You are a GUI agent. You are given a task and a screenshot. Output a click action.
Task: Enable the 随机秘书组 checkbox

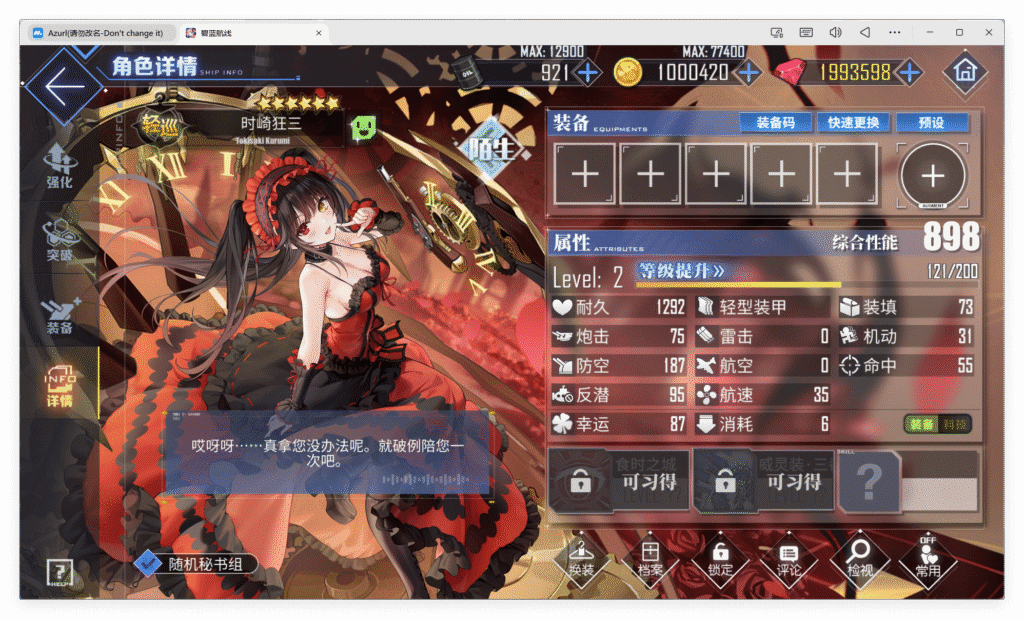click(148, 564)
